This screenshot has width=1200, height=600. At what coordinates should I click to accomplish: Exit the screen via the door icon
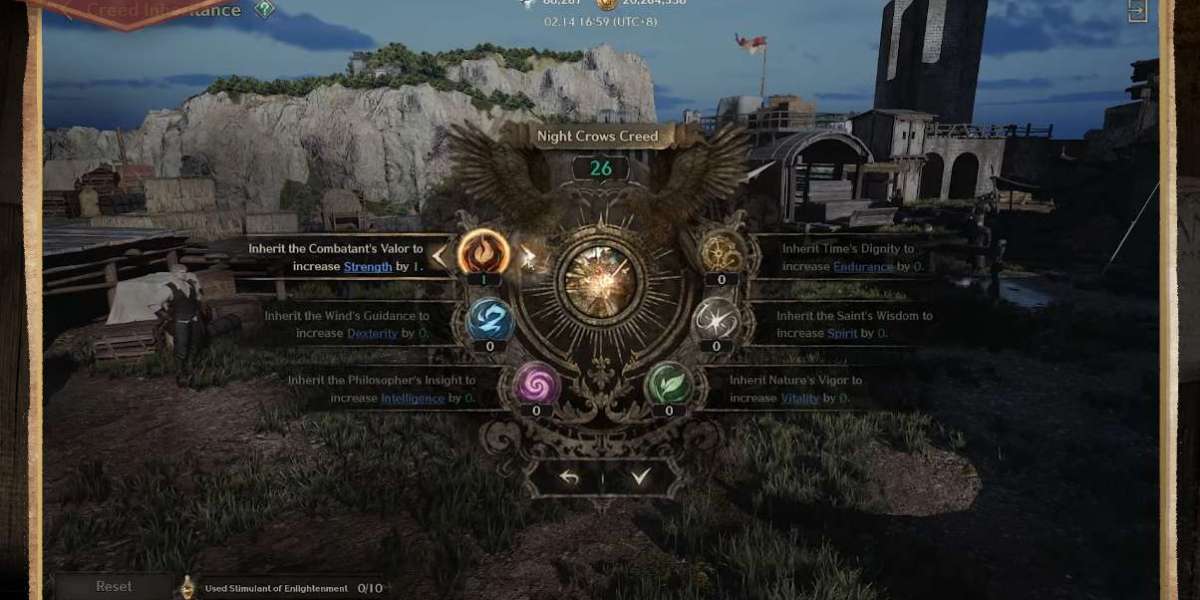tap(1137, 11)
